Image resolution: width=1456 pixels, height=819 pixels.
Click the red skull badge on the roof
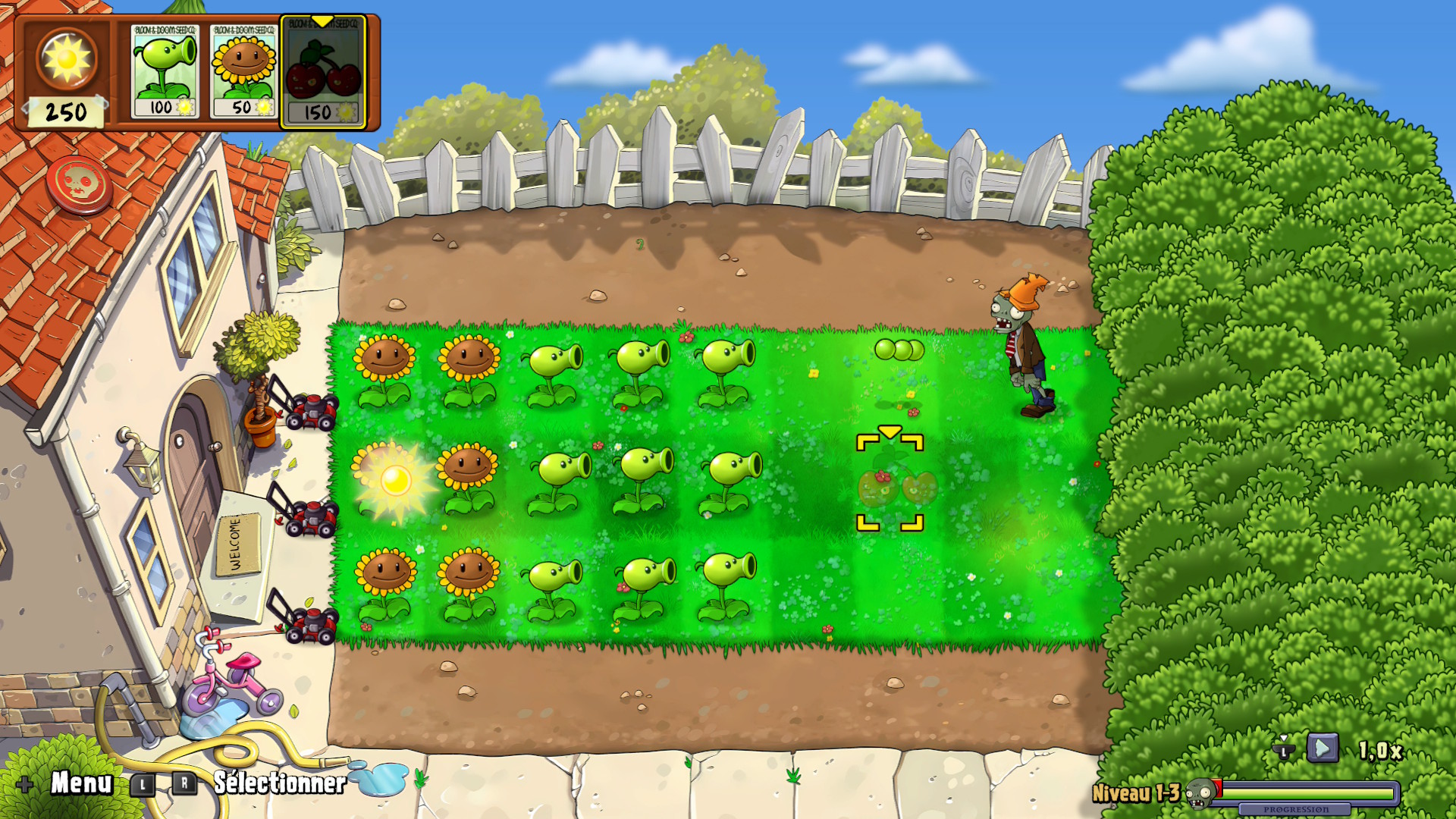tap(79, 184)
